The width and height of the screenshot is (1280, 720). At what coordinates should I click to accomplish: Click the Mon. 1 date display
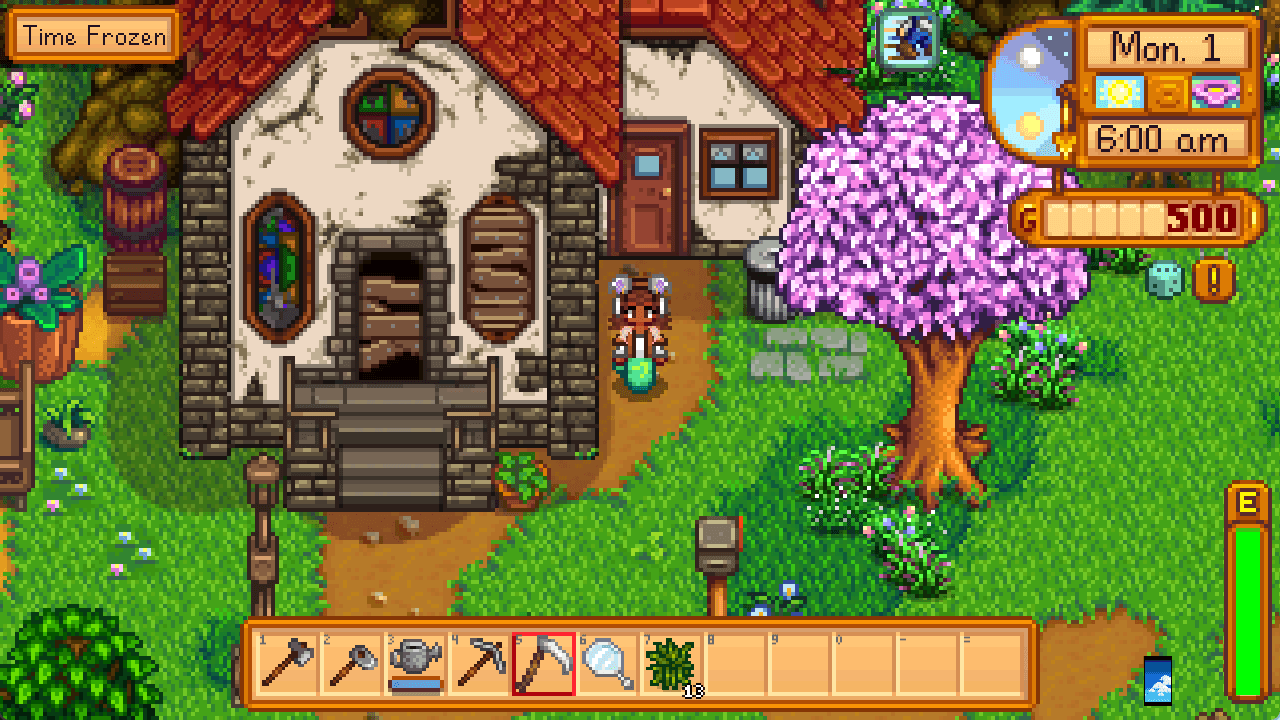pyautogui.click(x=1166, y=49)
